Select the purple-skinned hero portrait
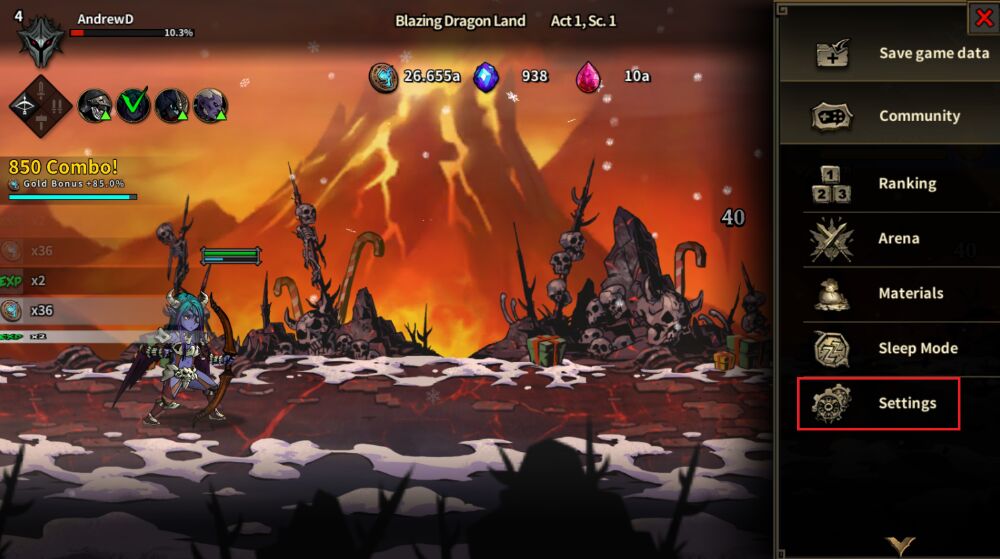The height and width of the screenshot is (559, 1000). (x=210, y=104)
